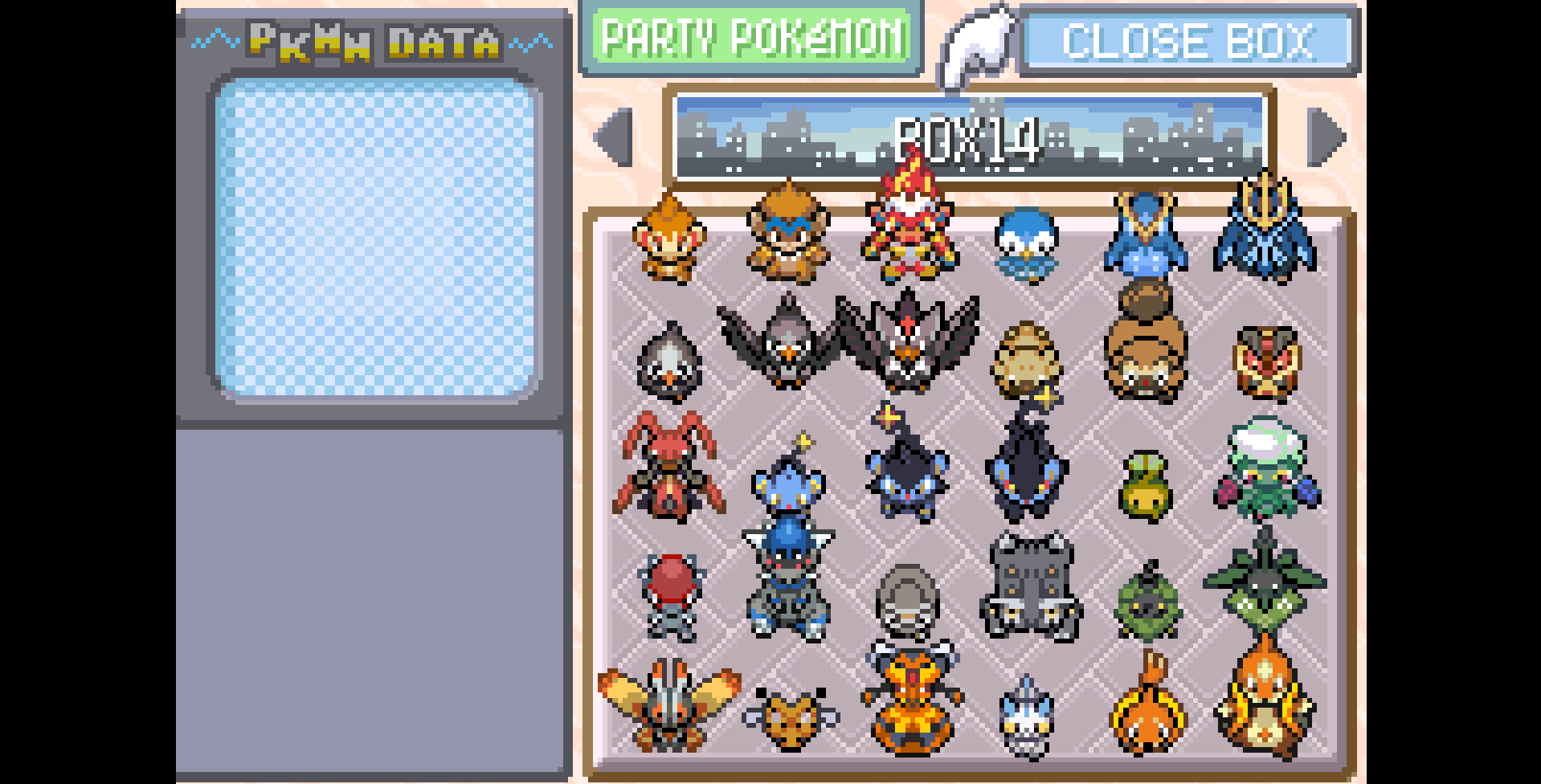Choose the Empoleon icon
1541x784 pixels.
[1264, 233]
